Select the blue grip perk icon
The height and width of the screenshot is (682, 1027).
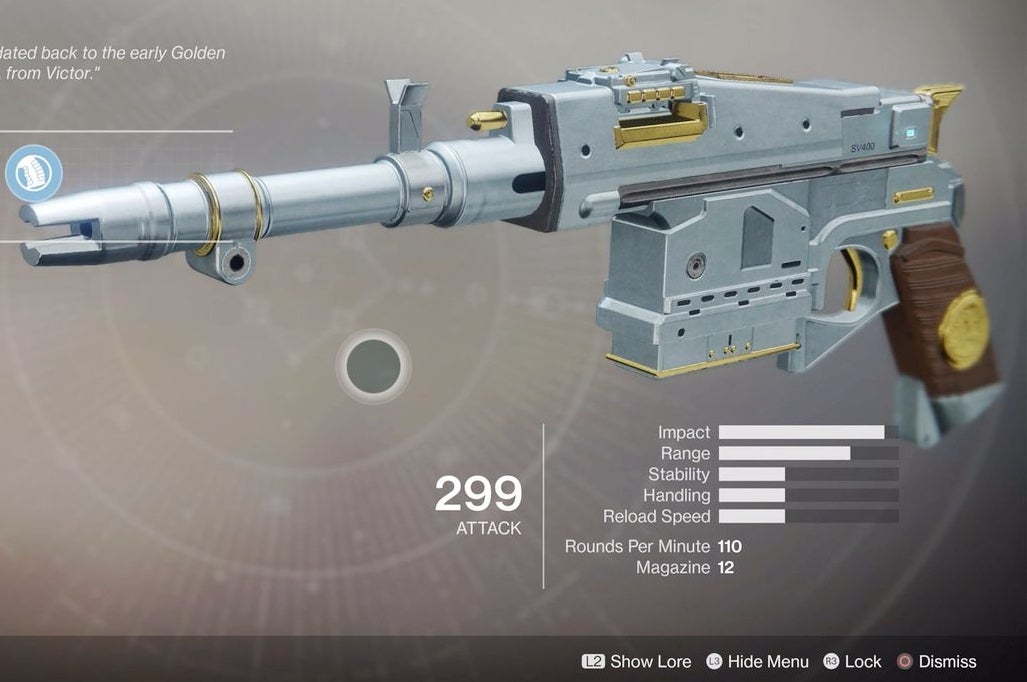coord(33,173)
